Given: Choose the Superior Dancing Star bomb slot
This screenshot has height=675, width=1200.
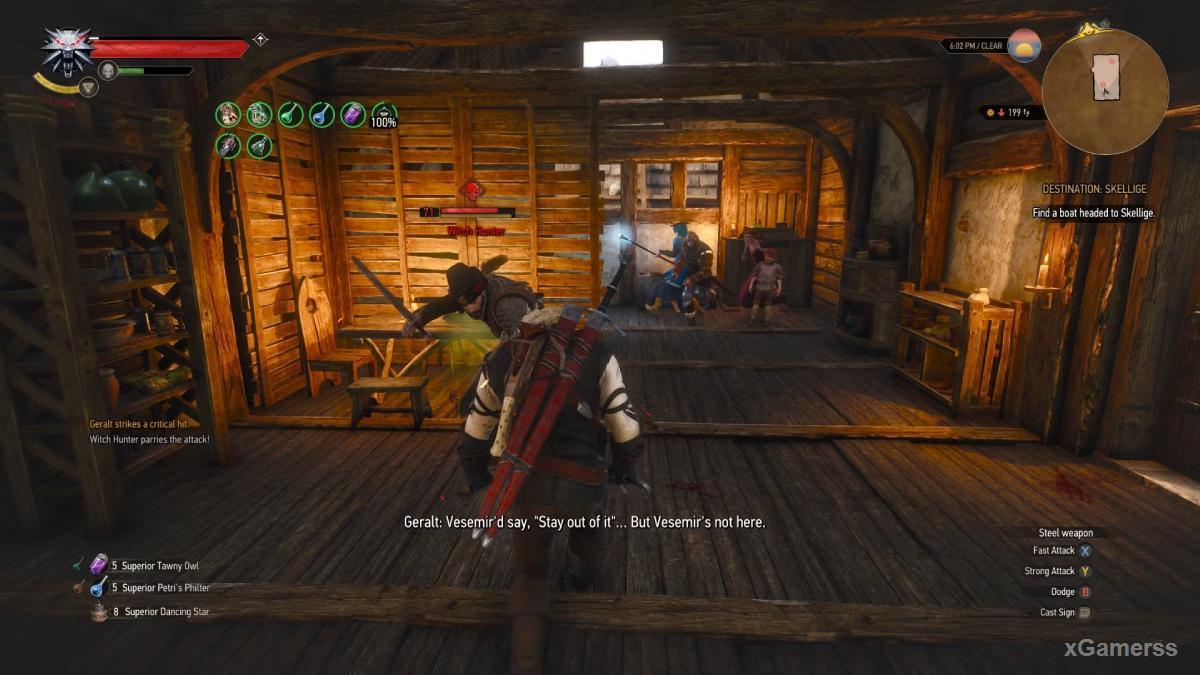Looking at the screenshot, I should tap(99, 612).
